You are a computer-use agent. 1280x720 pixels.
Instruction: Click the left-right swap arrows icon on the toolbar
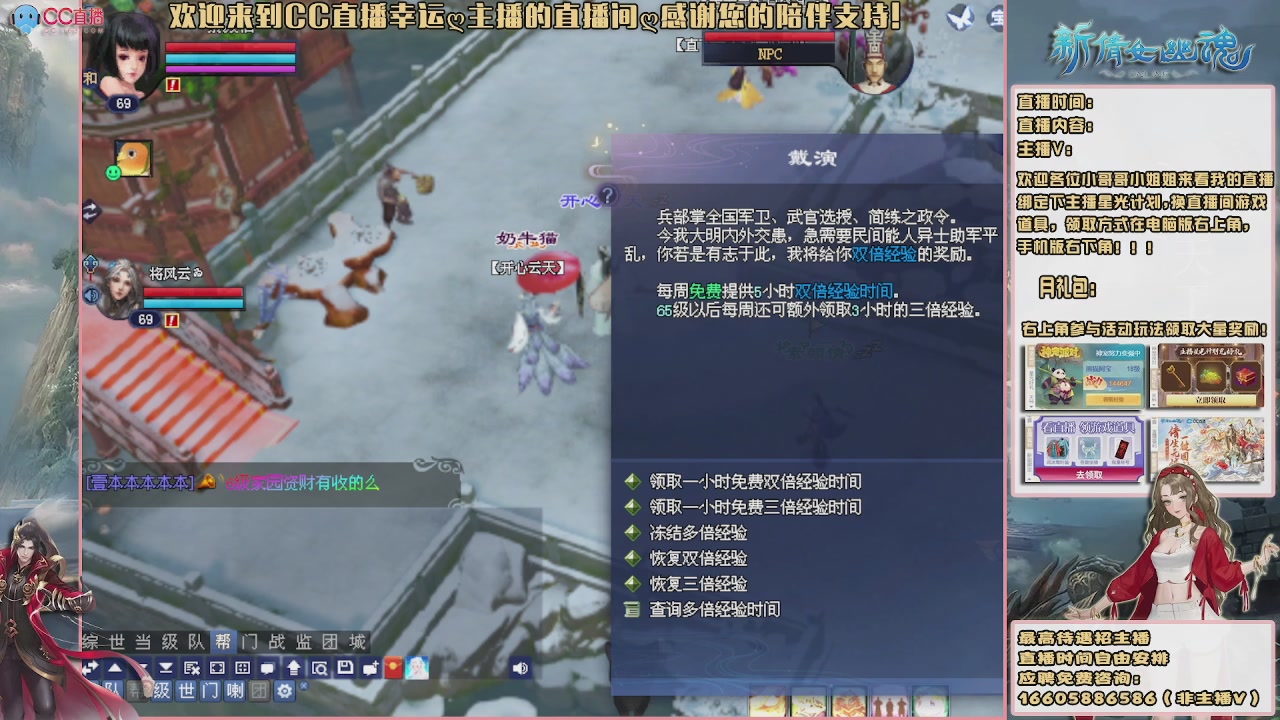91,667
